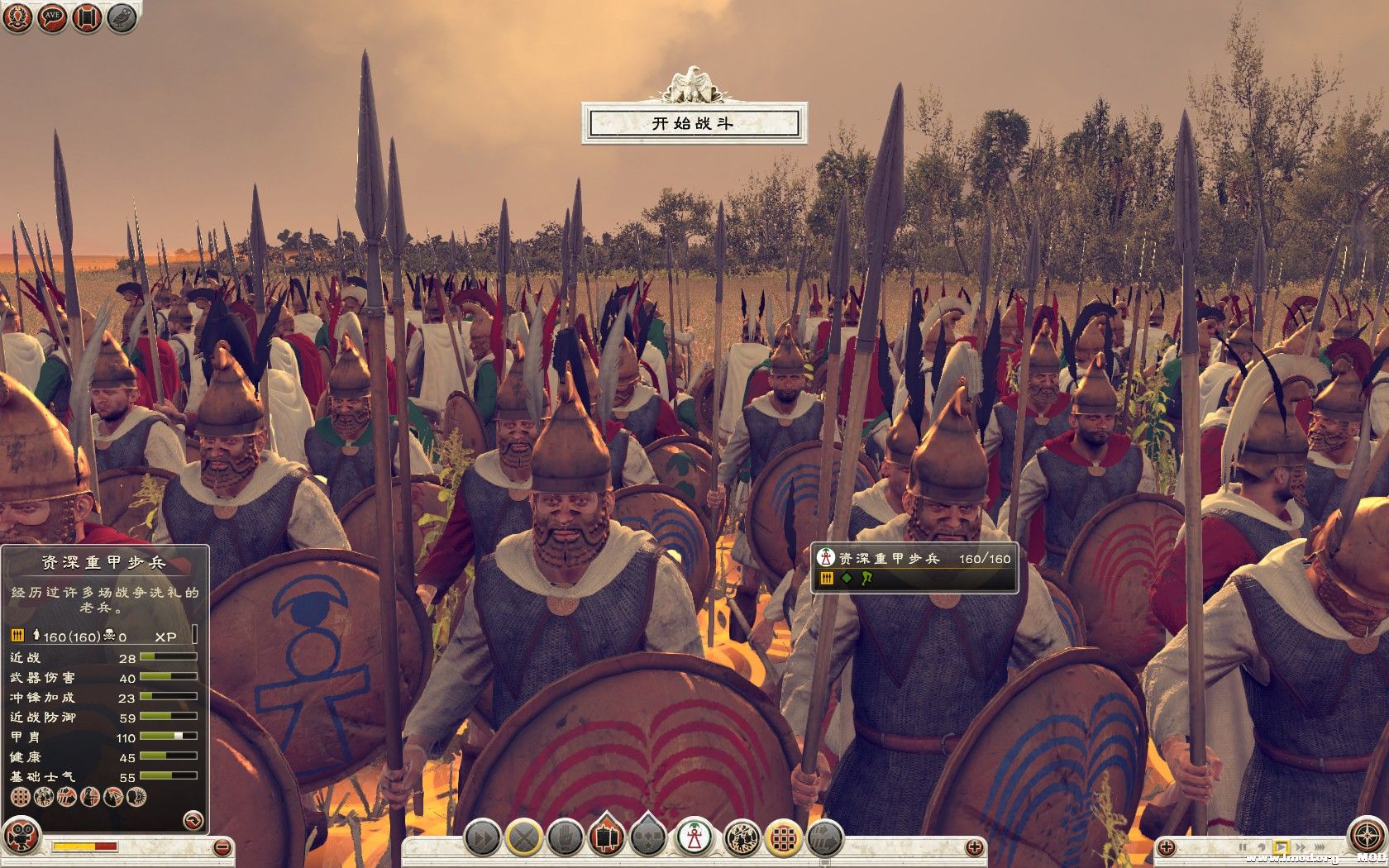This screenshot has width=1389, height=868.
Task: Activate the crossed swords melee mode button
Action: pyautogui.click(x=524, y=838)
